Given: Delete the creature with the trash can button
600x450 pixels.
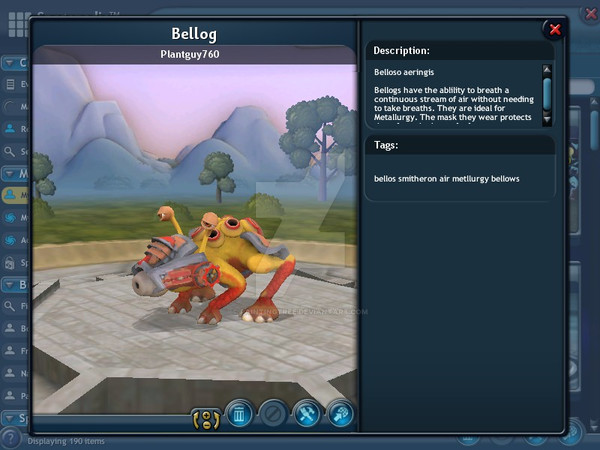Looking at the screenshot, I should point(239,413).
